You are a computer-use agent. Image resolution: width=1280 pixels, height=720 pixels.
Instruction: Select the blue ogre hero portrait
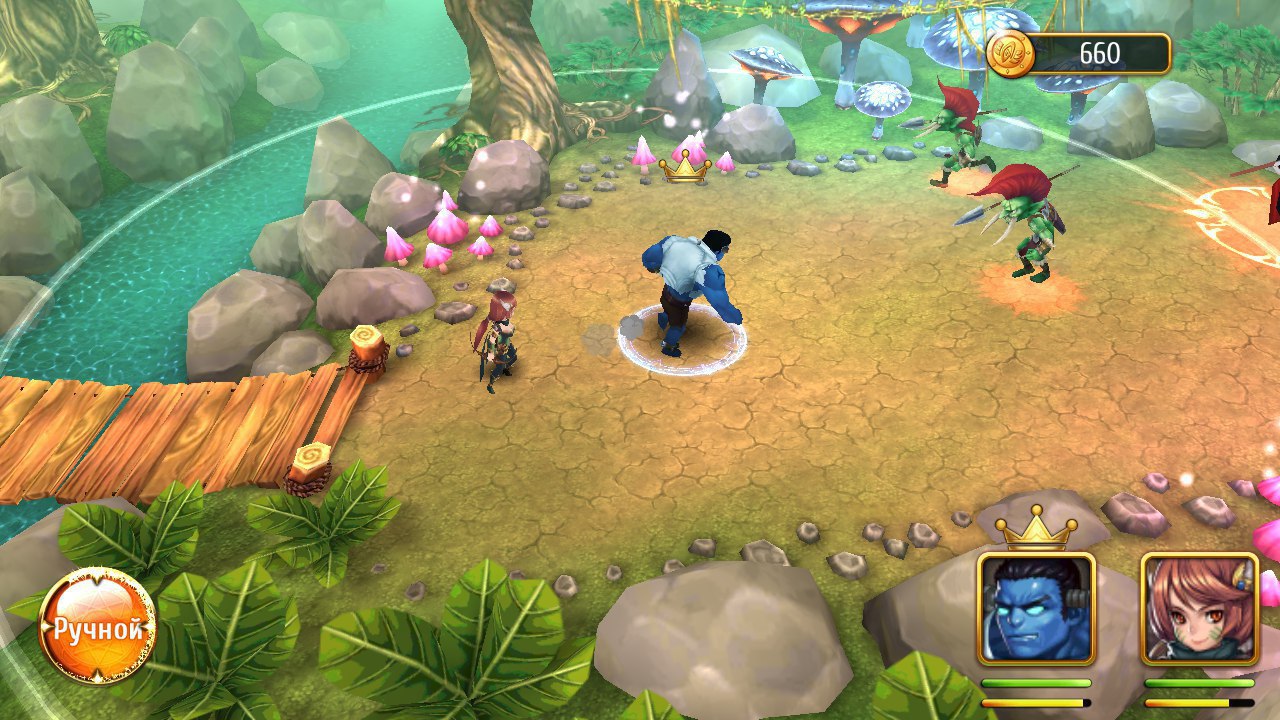click(1036, 609)
